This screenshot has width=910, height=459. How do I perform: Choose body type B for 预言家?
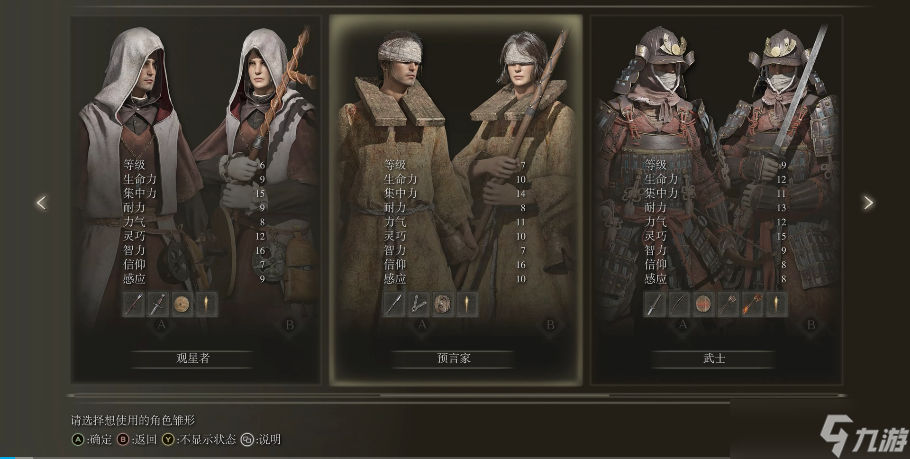(x=550, y=324)
